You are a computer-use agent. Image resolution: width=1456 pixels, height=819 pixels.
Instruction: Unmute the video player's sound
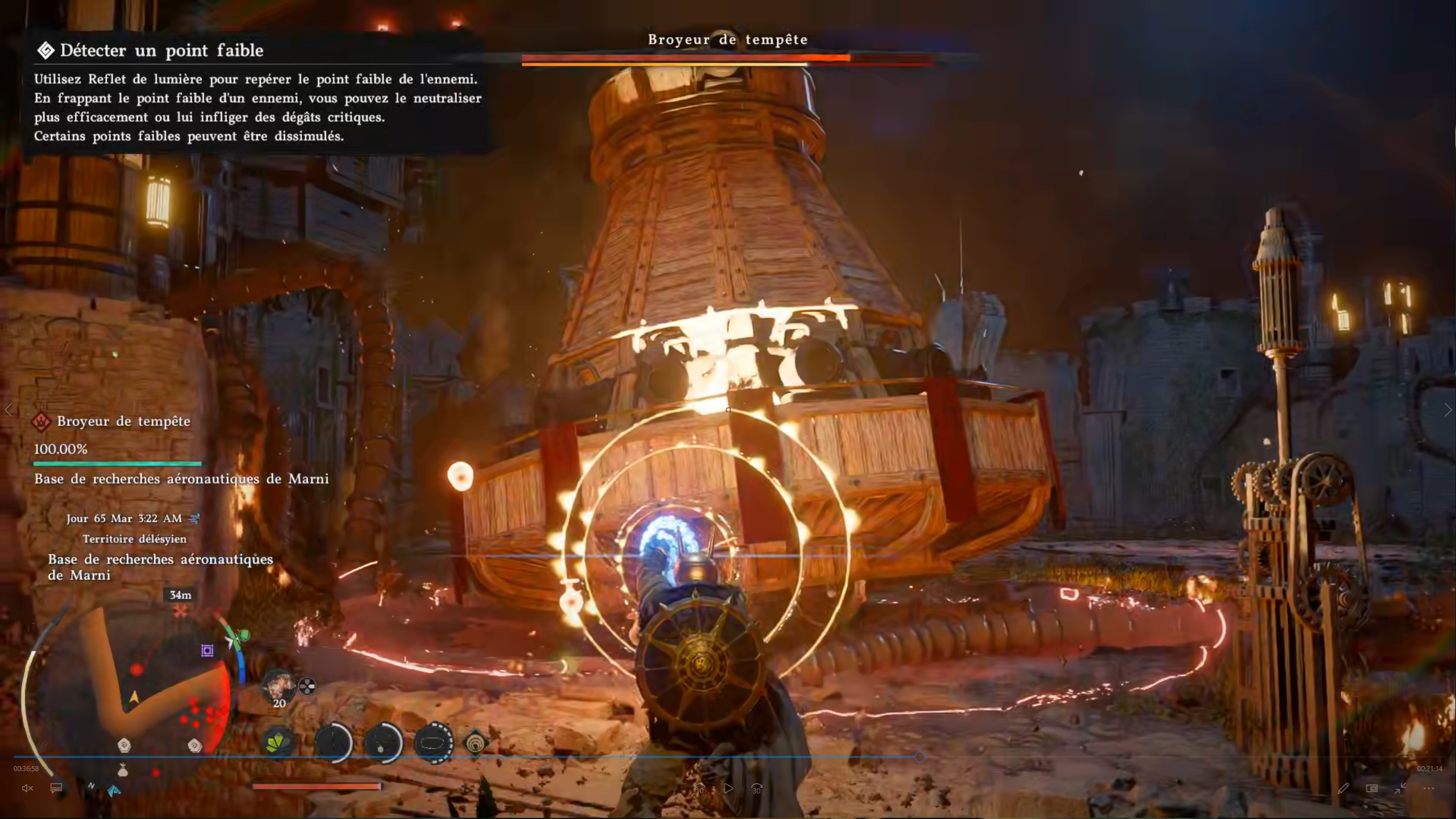tap(27, 788)
